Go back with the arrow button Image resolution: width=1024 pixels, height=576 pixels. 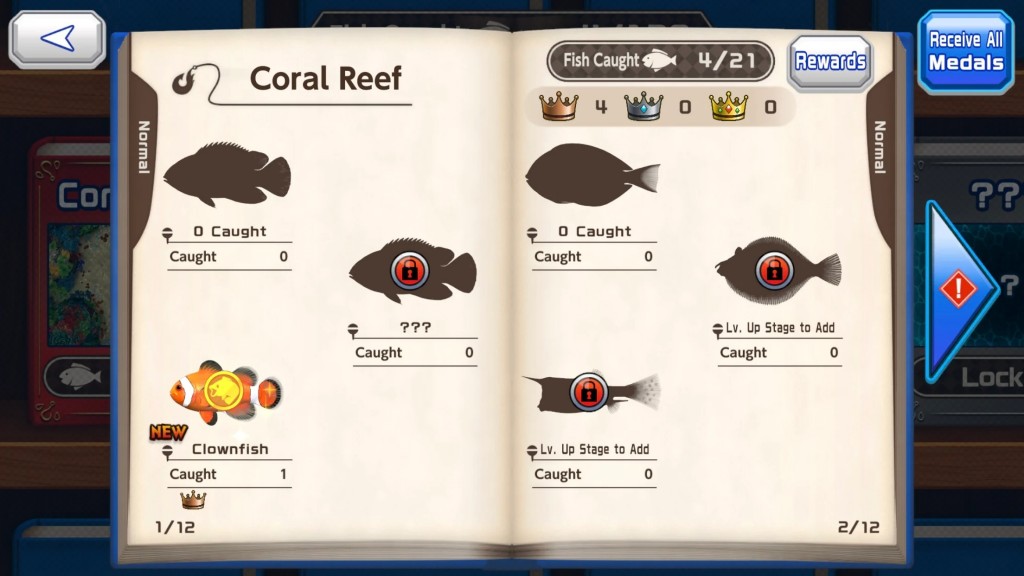click(57, 39)
